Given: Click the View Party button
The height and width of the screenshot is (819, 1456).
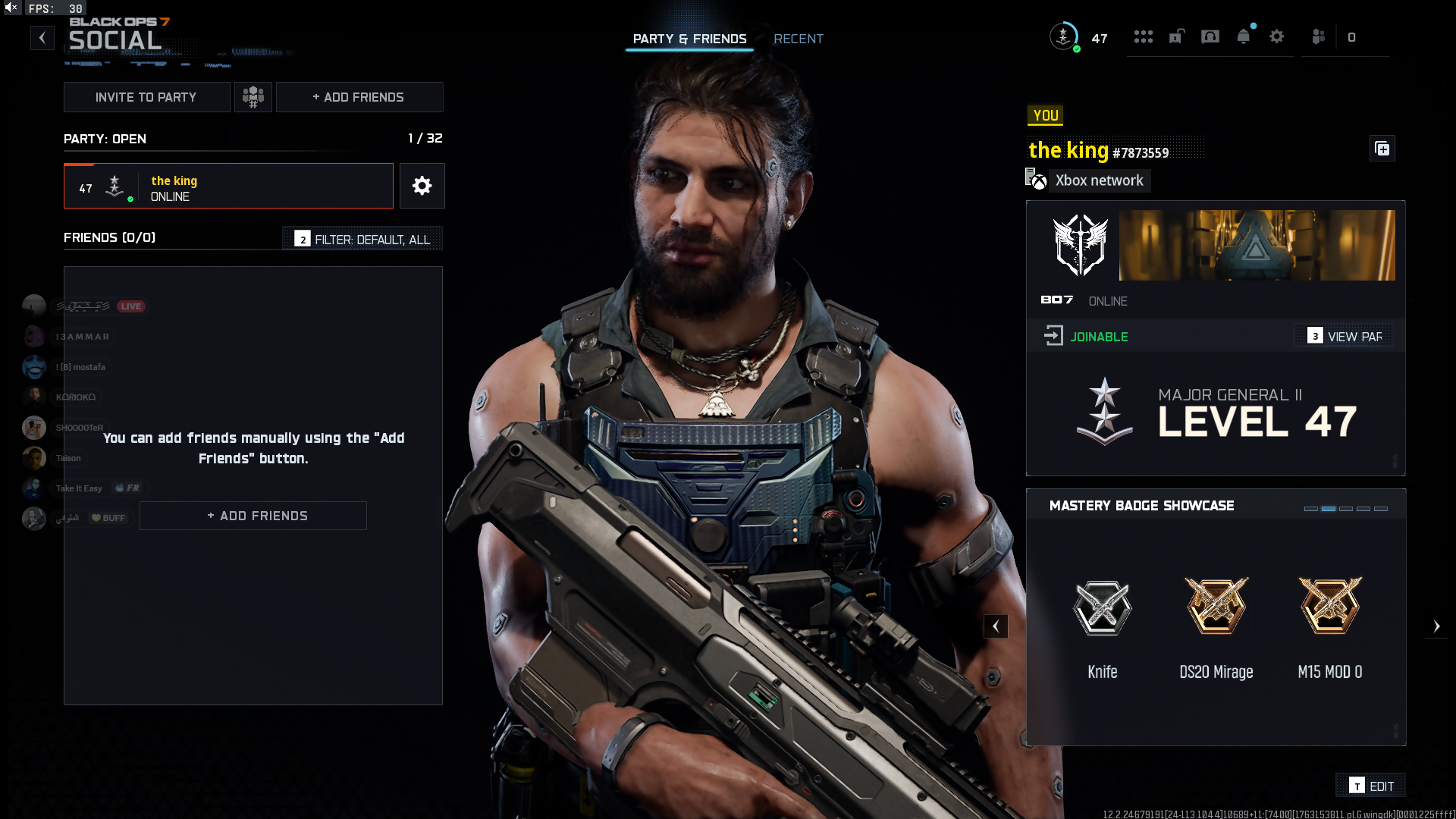Looking at the screenshot, I should (x=1346, y=337).
